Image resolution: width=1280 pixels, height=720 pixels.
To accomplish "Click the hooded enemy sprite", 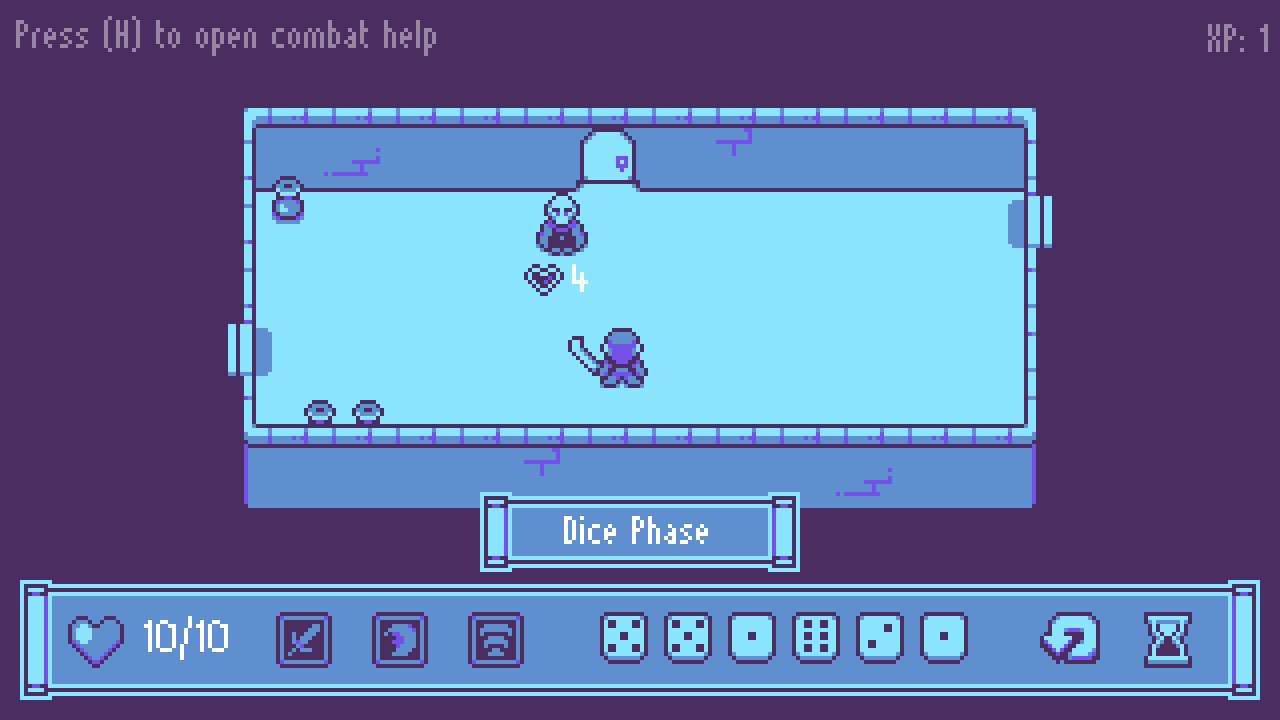I will point(560,225).
